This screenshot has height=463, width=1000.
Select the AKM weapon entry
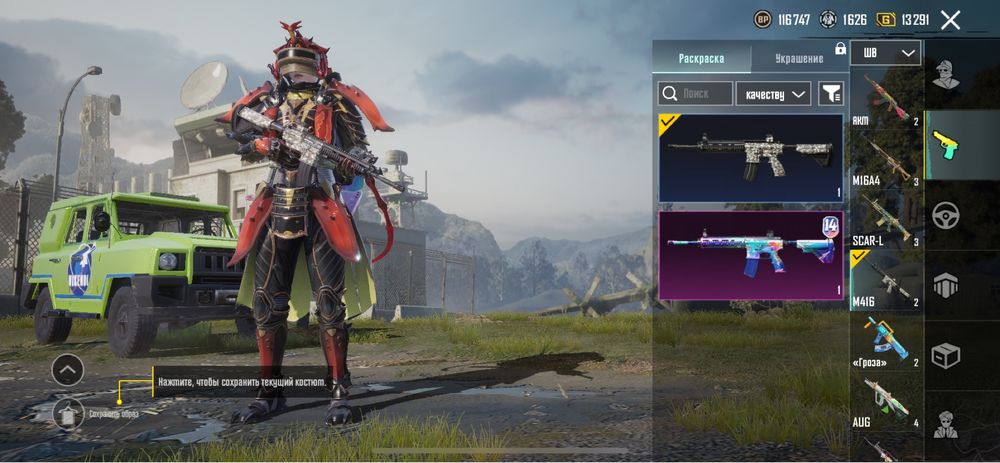click(x=886, y=101)
